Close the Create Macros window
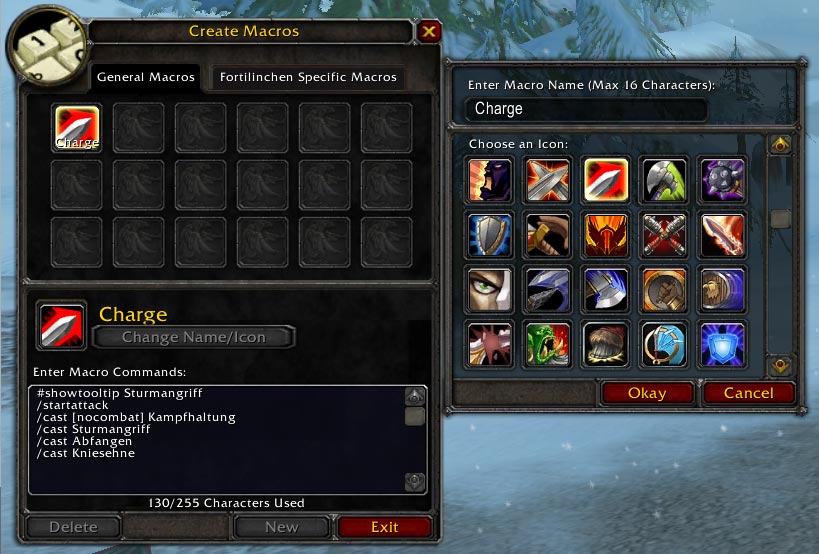The width and height of the screenshot is (819, 554). click(429, 31)
